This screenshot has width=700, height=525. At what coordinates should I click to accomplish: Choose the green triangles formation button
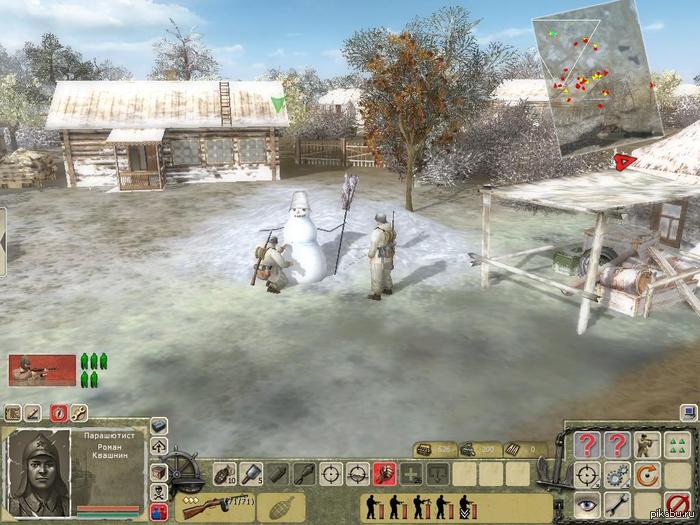coord(678,445)
